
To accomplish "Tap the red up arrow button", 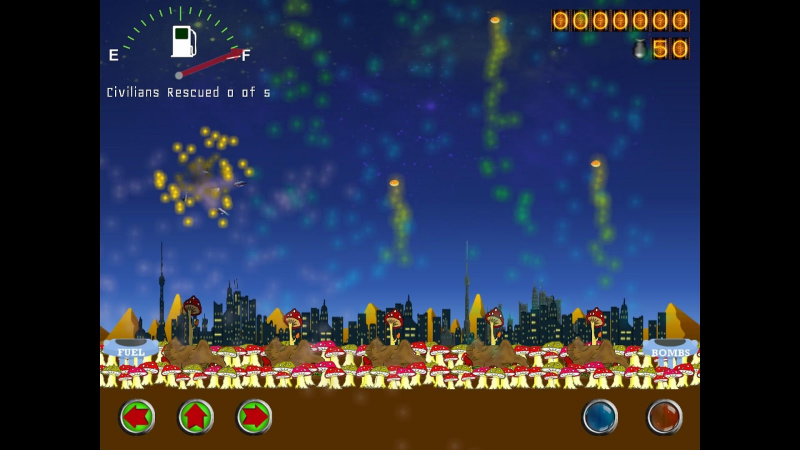I will [196, 416].
